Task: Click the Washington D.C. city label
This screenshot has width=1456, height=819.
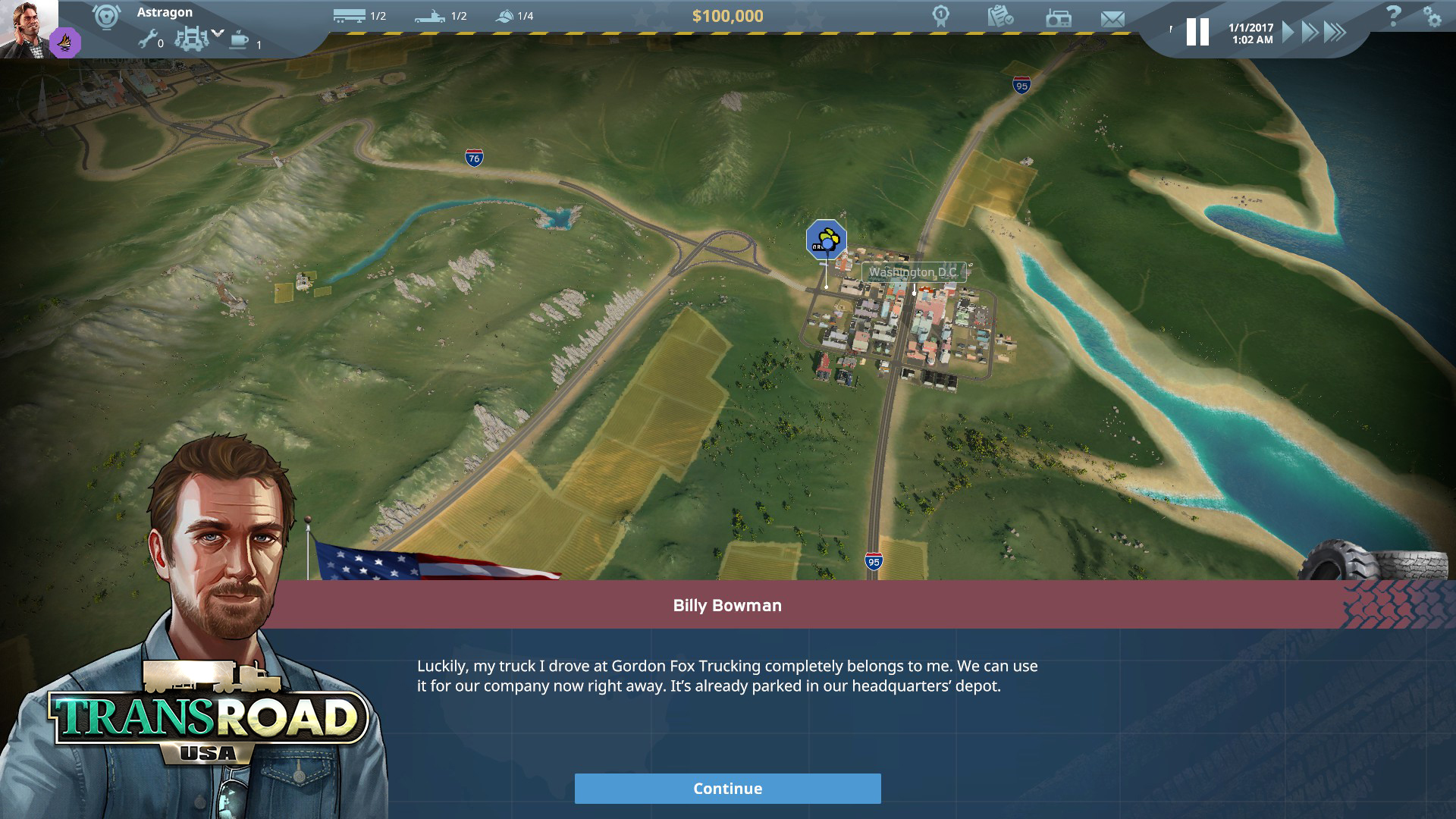Action: (913, 272)
